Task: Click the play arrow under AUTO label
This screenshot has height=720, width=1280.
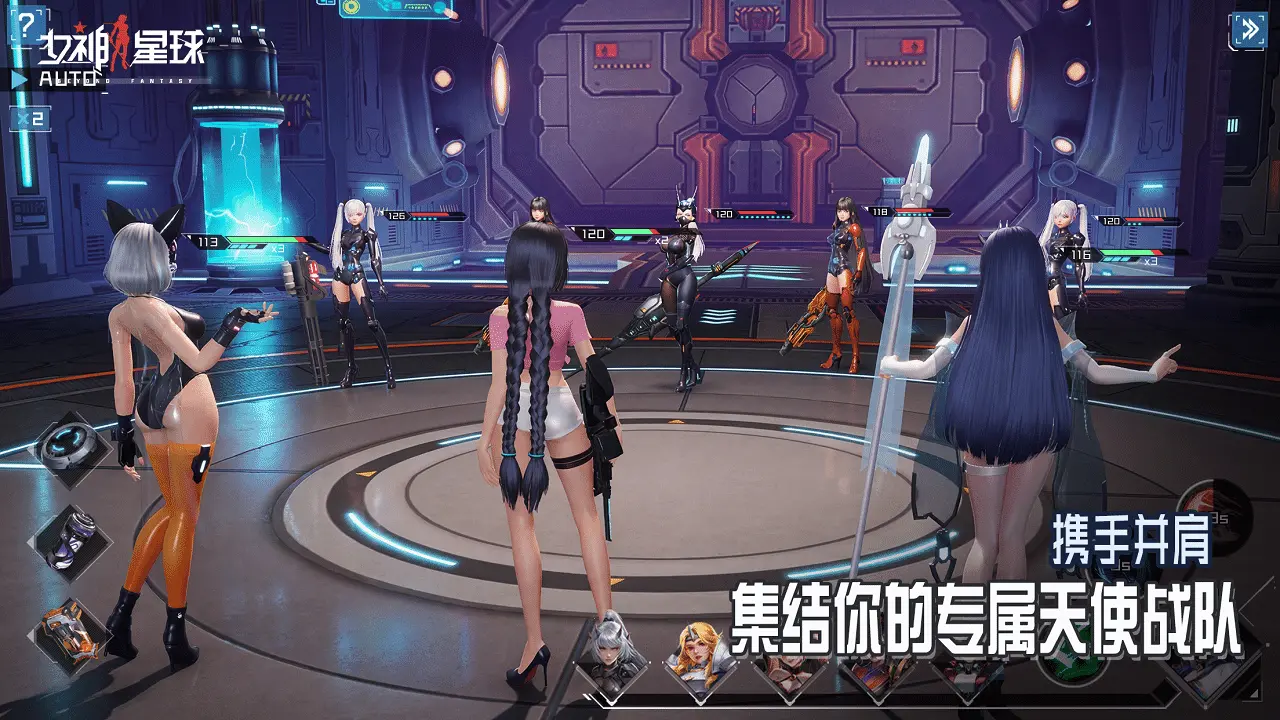Action: (18, 77)
